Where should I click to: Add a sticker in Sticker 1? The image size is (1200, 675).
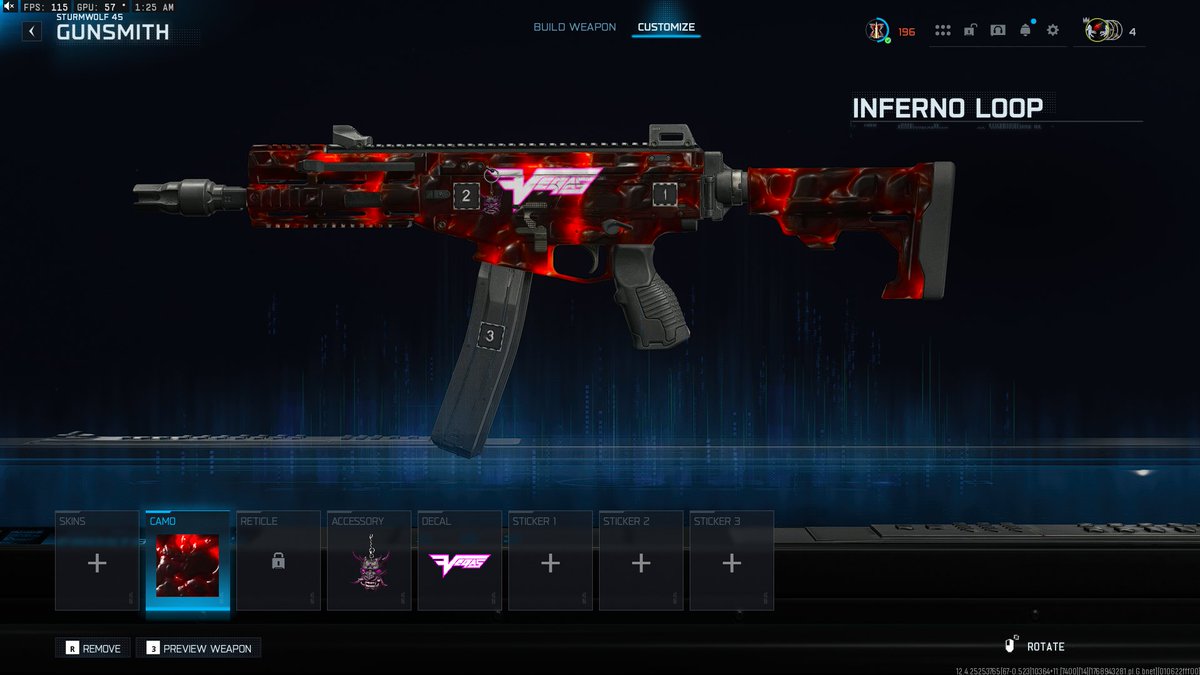pyautogui.click(x=550, y=561)
